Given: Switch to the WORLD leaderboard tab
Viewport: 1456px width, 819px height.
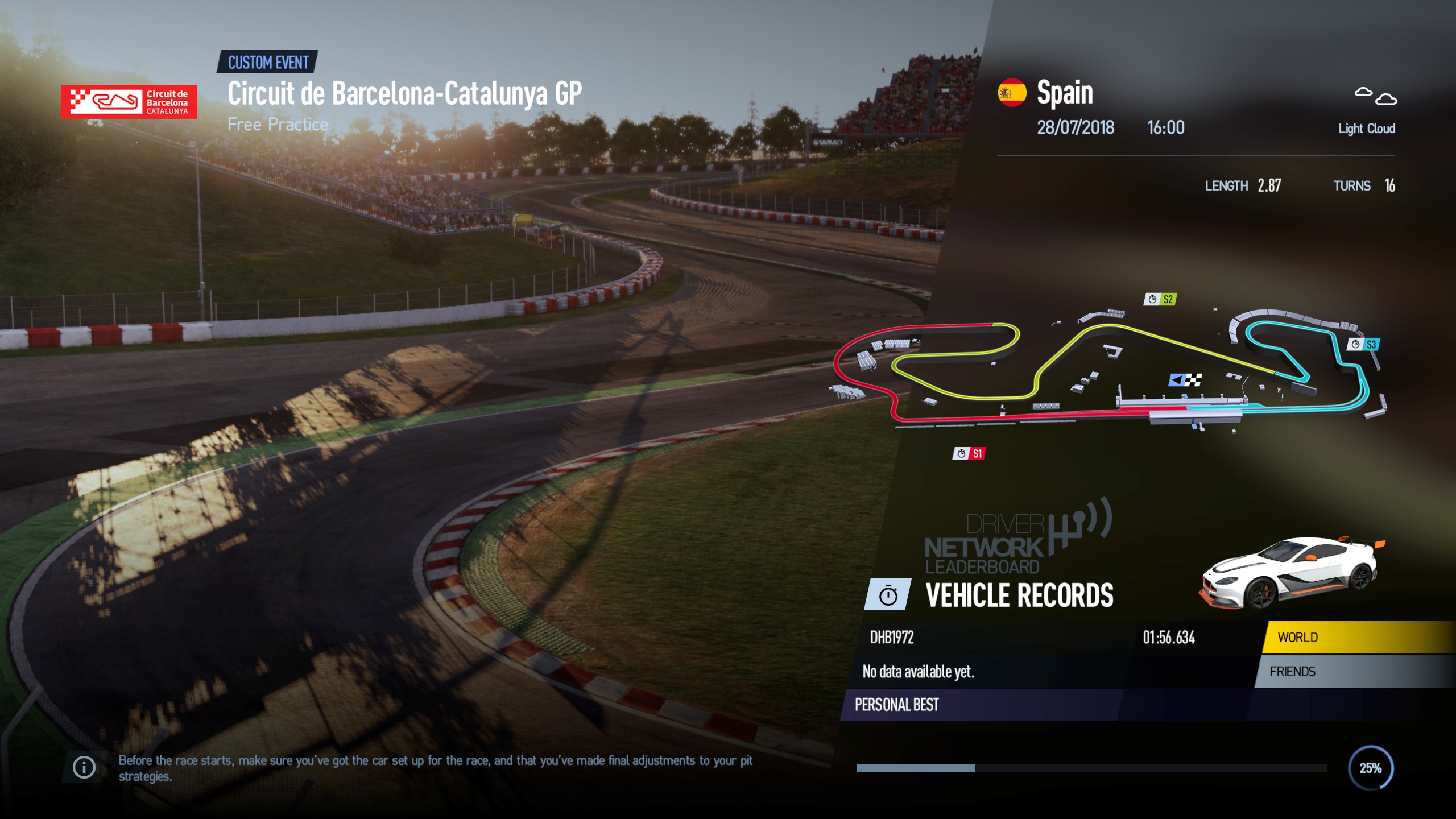Looking at the screenshot, I should point(1297,637).
